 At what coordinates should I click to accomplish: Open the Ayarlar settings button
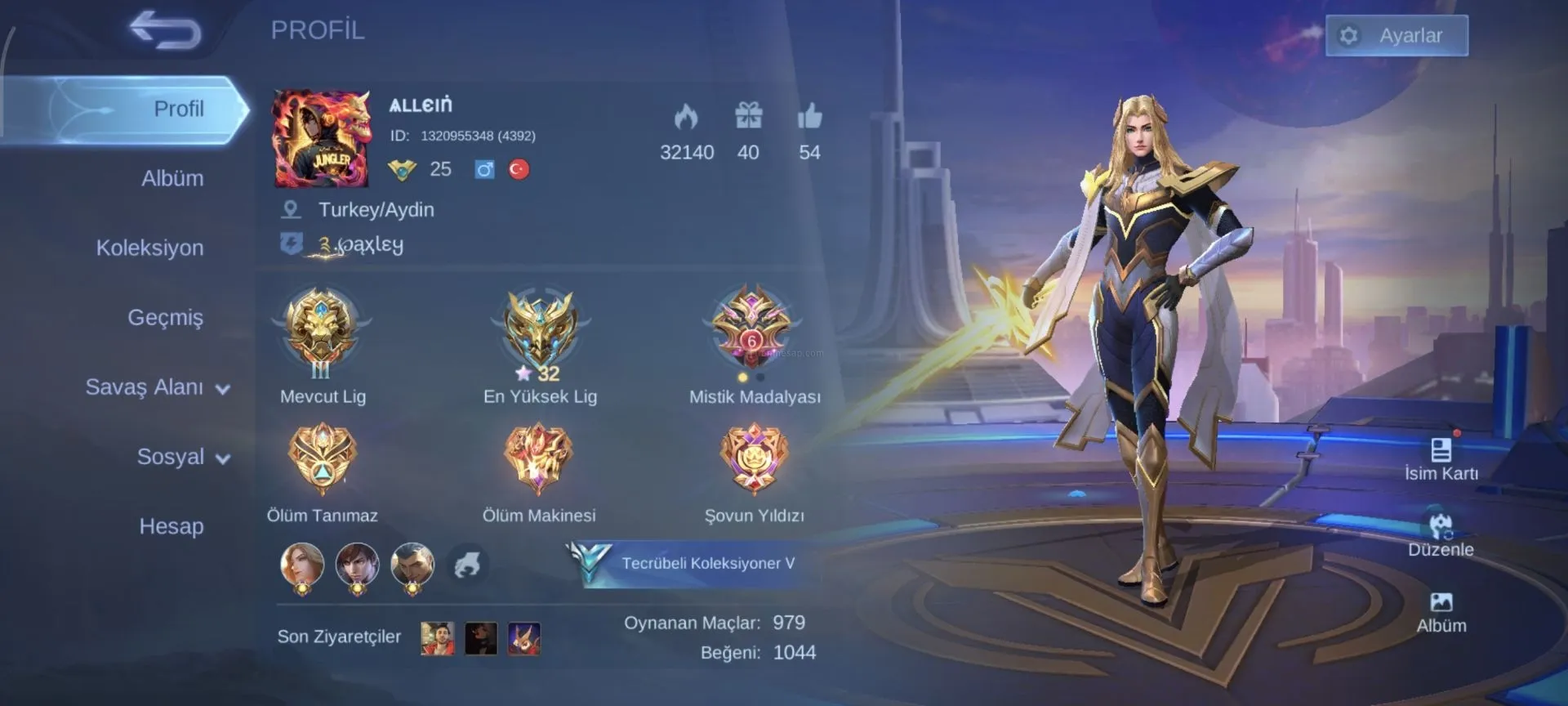[x=1396, y=36]
